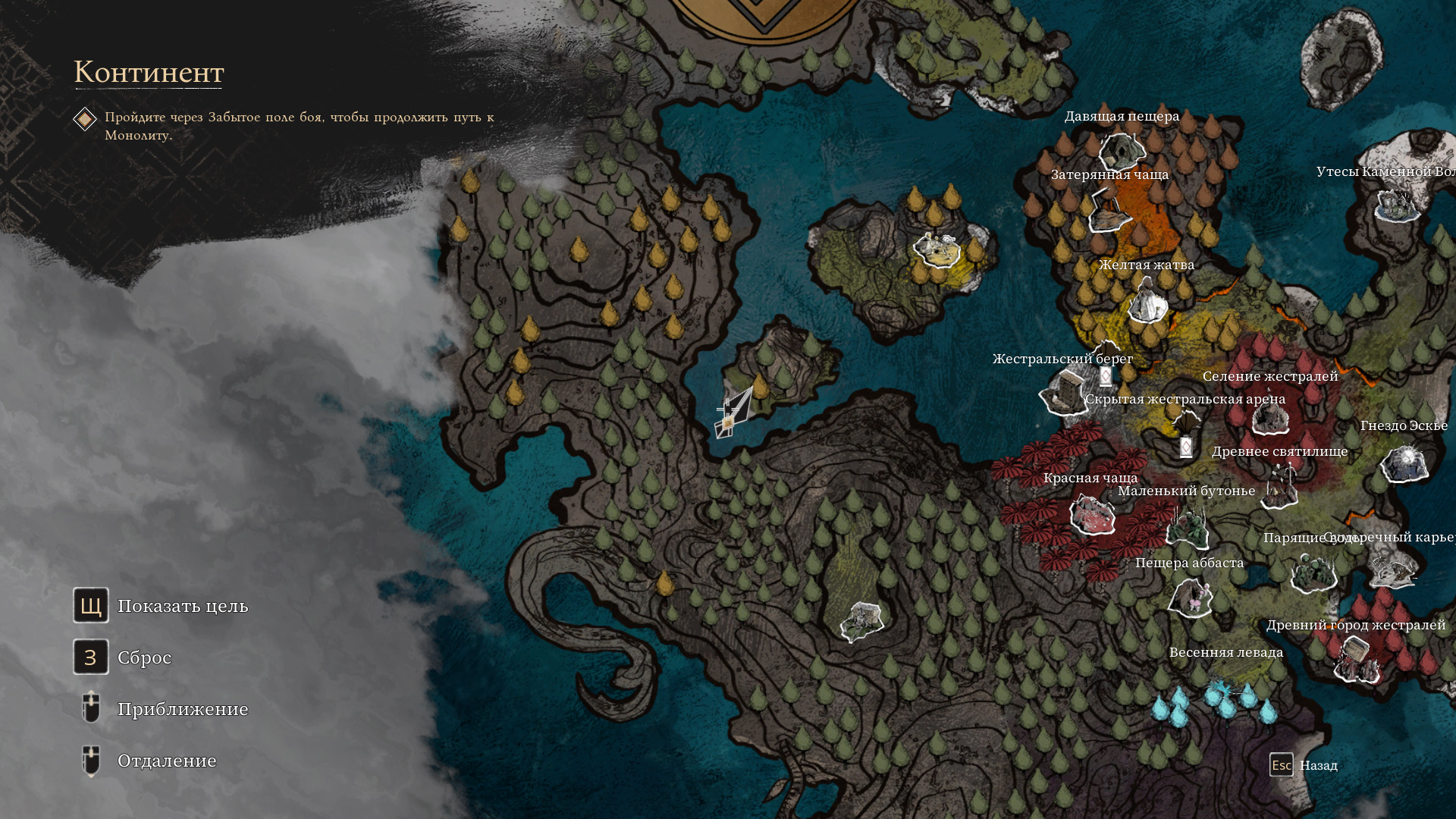
Task: Pick the Жестральский берег map marker
Action: point(1064,393)
